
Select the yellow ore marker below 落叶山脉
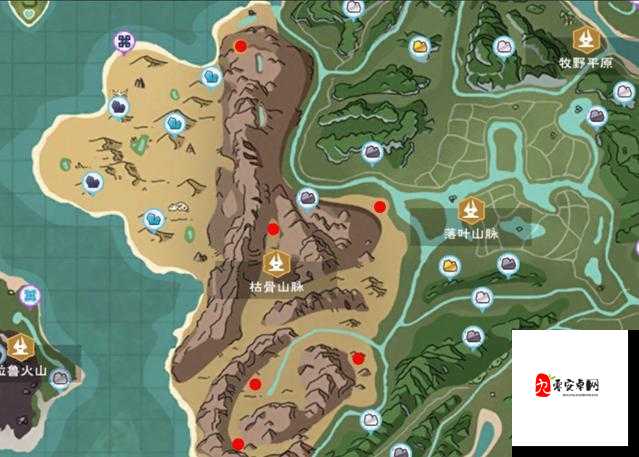(x=449, y=265)
